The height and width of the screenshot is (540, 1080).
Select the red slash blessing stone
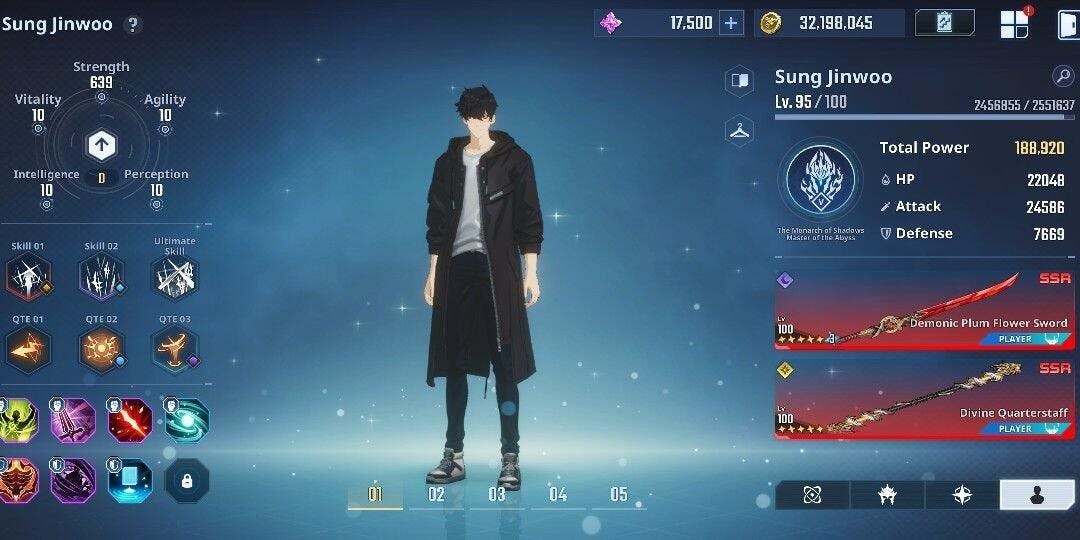[130, 420]
